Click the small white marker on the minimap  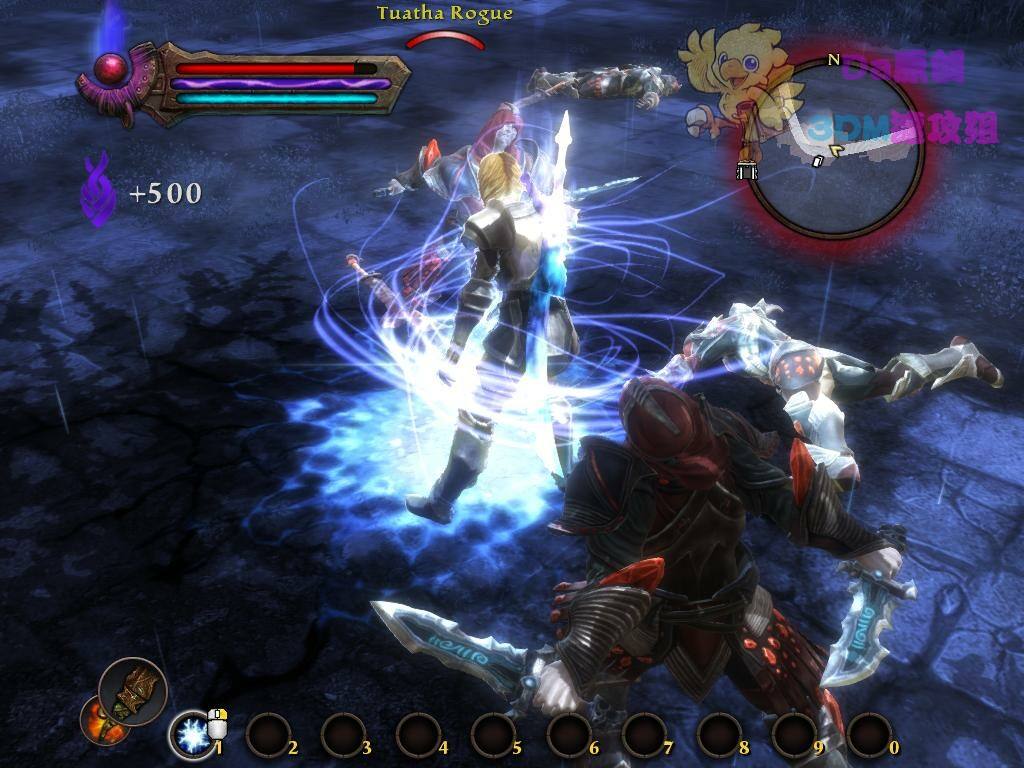coord(817,161)
